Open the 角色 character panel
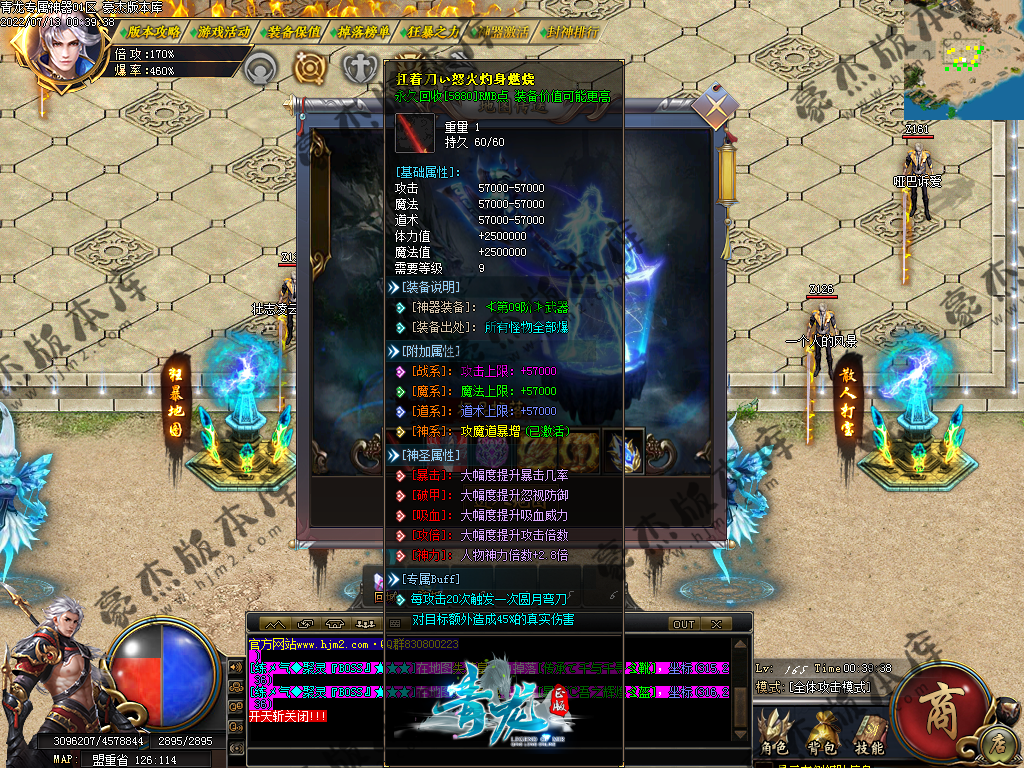This screenshot has height=768, width=1024. tap(774, 733)
